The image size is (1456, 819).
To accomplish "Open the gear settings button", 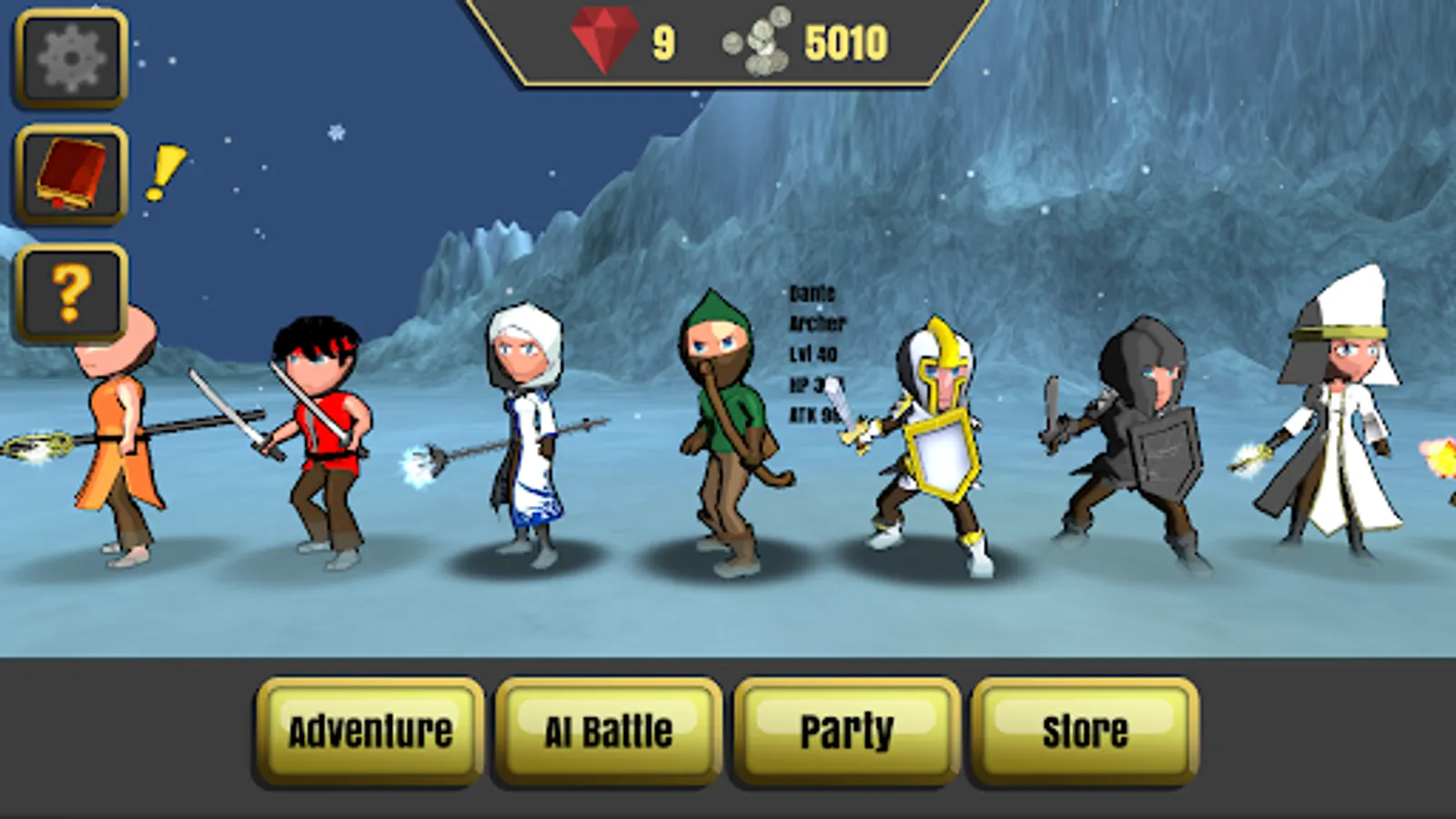I will 71,59.
